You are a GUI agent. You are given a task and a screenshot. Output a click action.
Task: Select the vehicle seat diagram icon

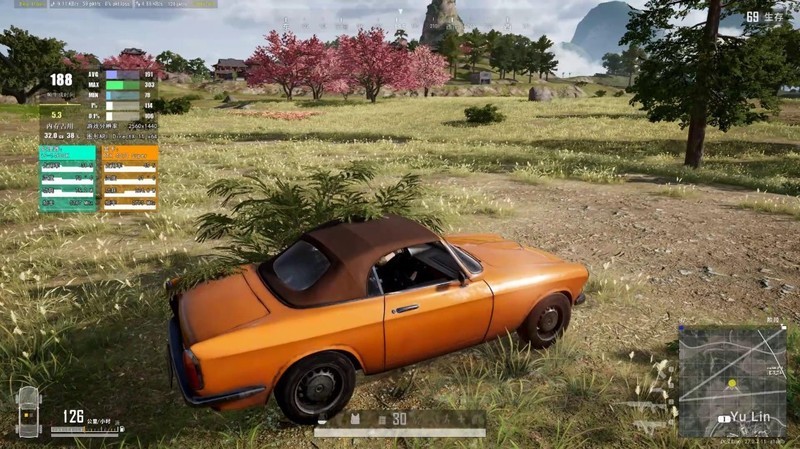click(x=28, y=411)
